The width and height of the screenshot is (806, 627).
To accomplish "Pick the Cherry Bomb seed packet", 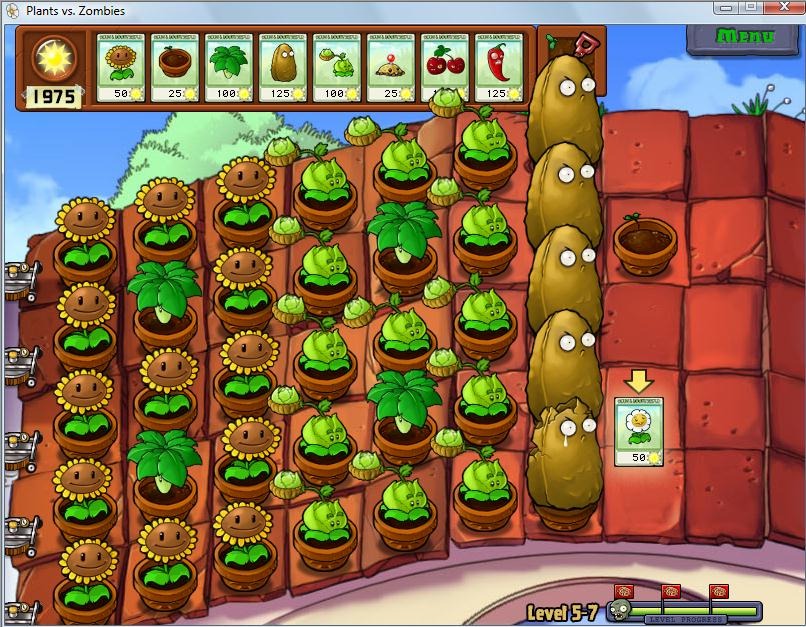I will click(x=446, y=67).
